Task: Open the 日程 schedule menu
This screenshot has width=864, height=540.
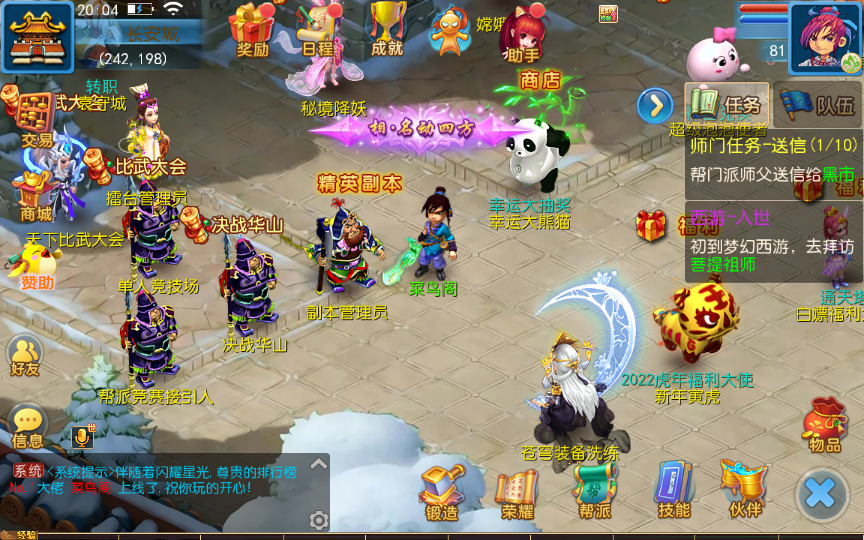Action: (317, 28)
